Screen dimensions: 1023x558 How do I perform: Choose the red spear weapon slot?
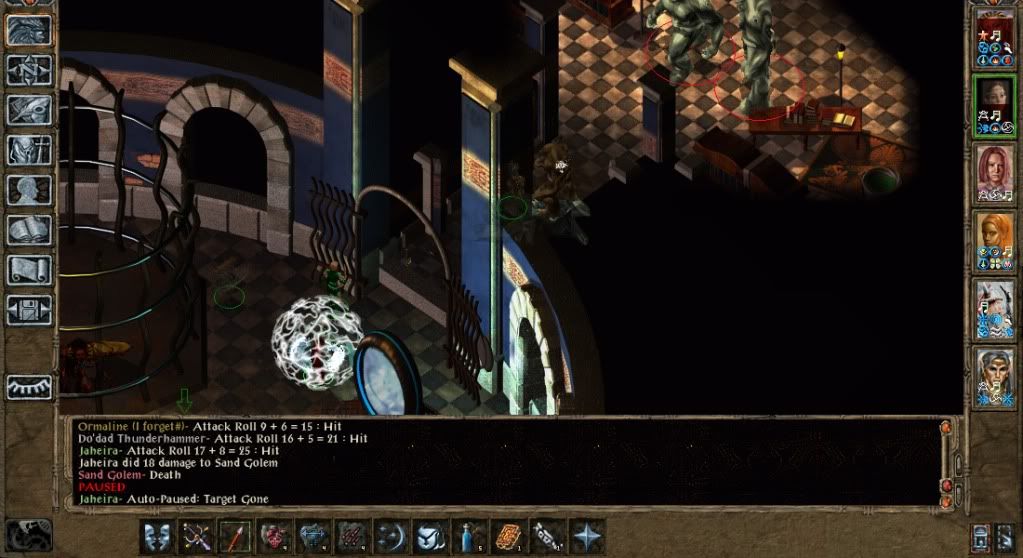pos(234,535)
